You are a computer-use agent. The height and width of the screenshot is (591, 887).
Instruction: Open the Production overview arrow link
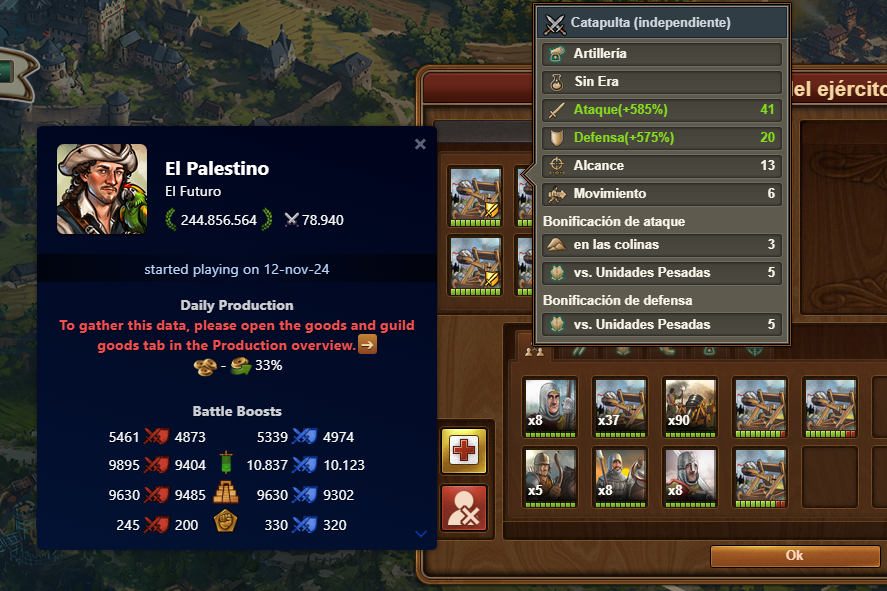pyautogui.click(x=368, y=345)
